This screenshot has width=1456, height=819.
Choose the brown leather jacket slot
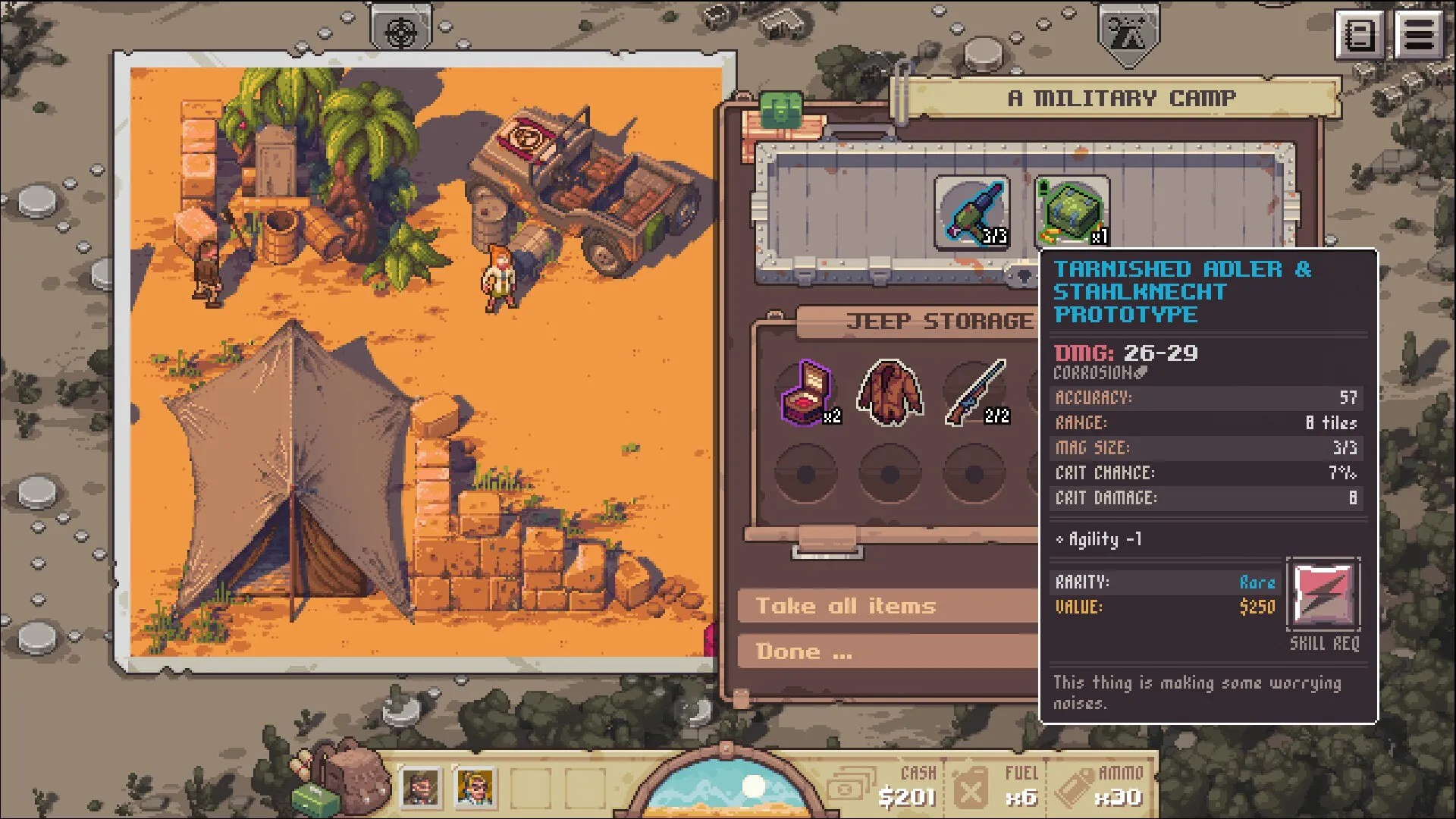[890, 393]
